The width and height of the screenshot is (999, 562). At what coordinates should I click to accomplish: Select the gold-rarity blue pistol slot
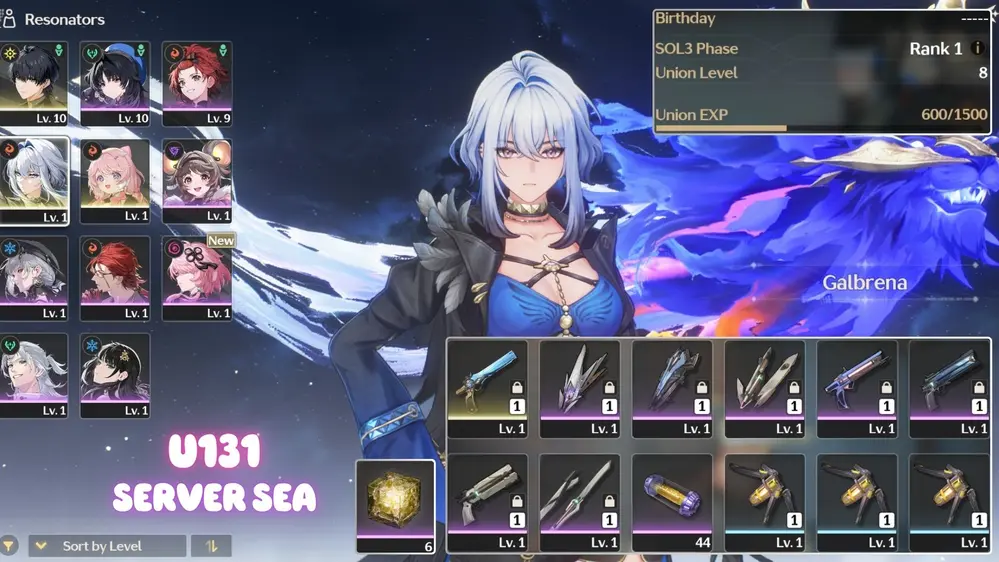tap(487, 388)
